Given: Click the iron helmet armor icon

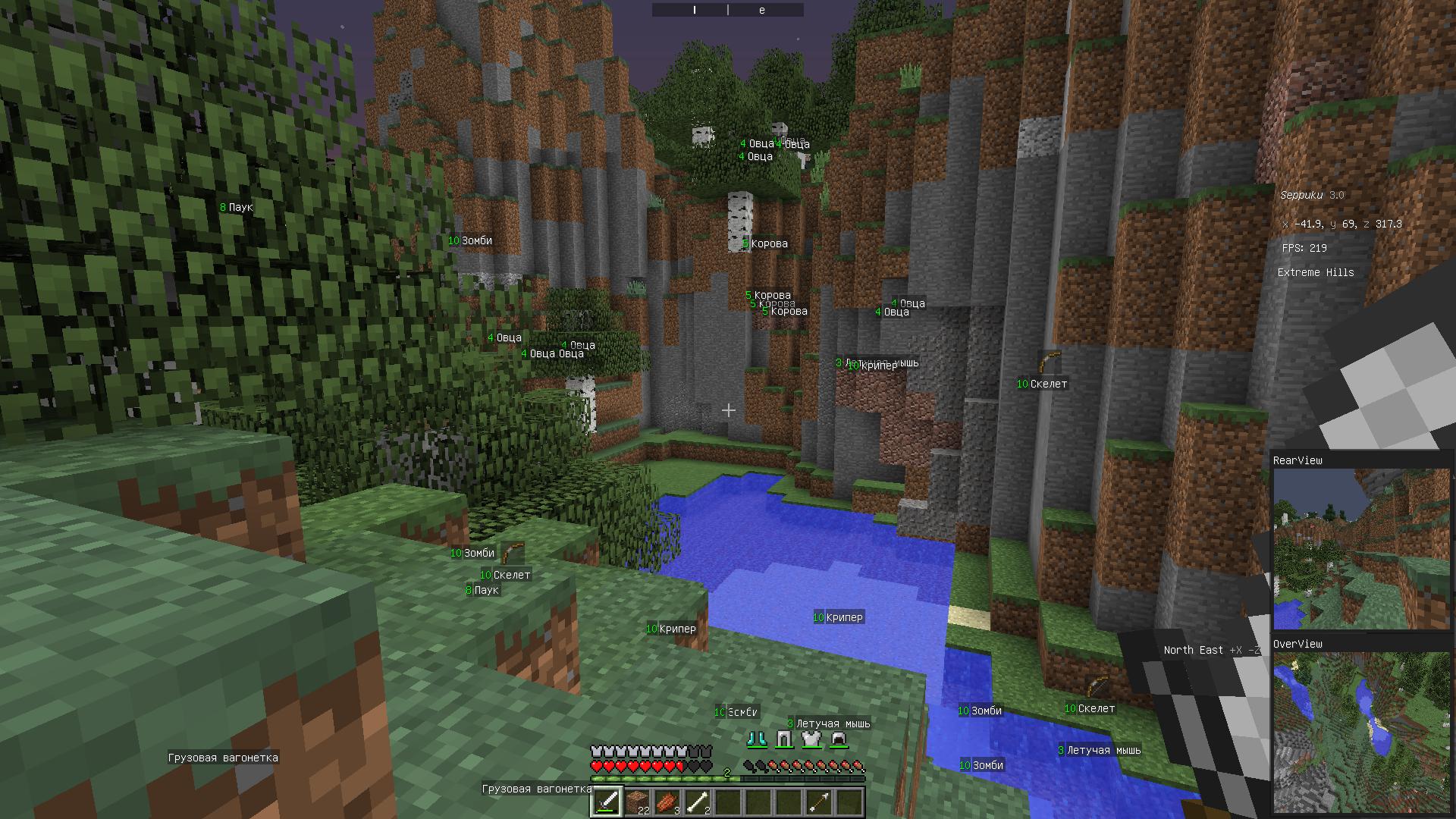Looking at the screenshot, I should 838,739.
